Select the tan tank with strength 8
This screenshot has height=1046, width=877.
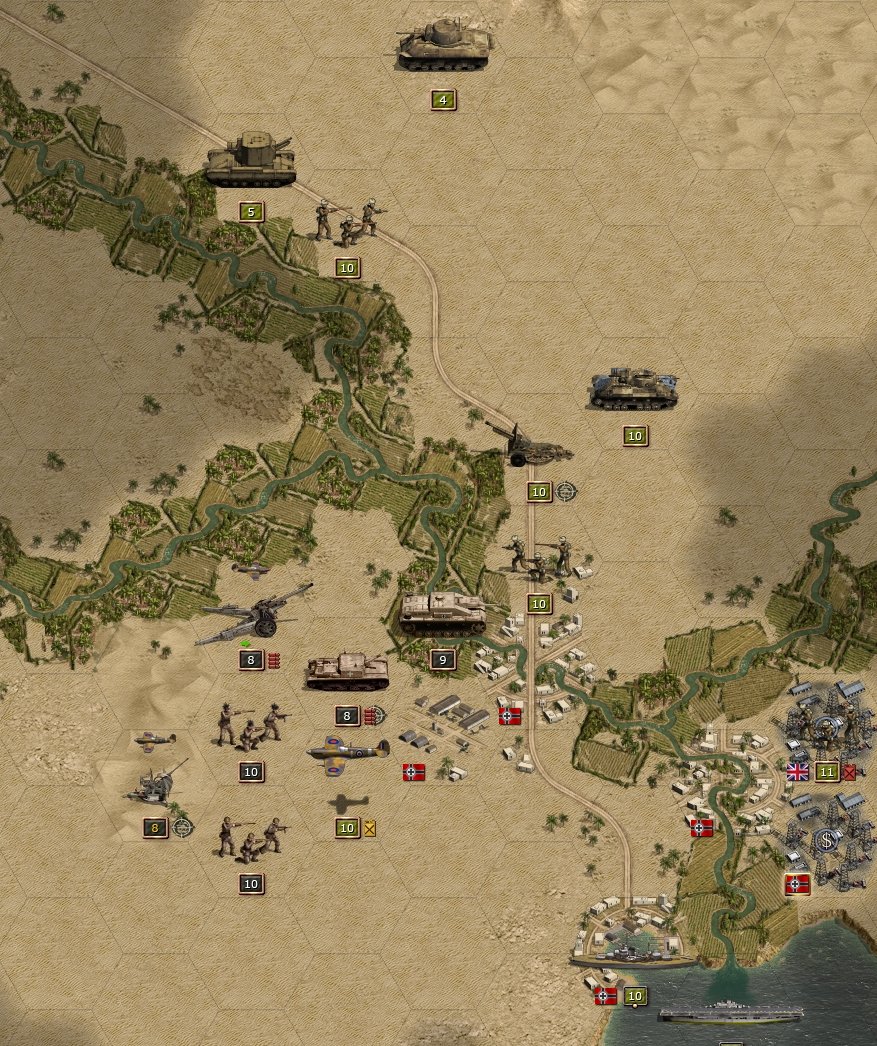pyautogui.click(x=347, y=671)
